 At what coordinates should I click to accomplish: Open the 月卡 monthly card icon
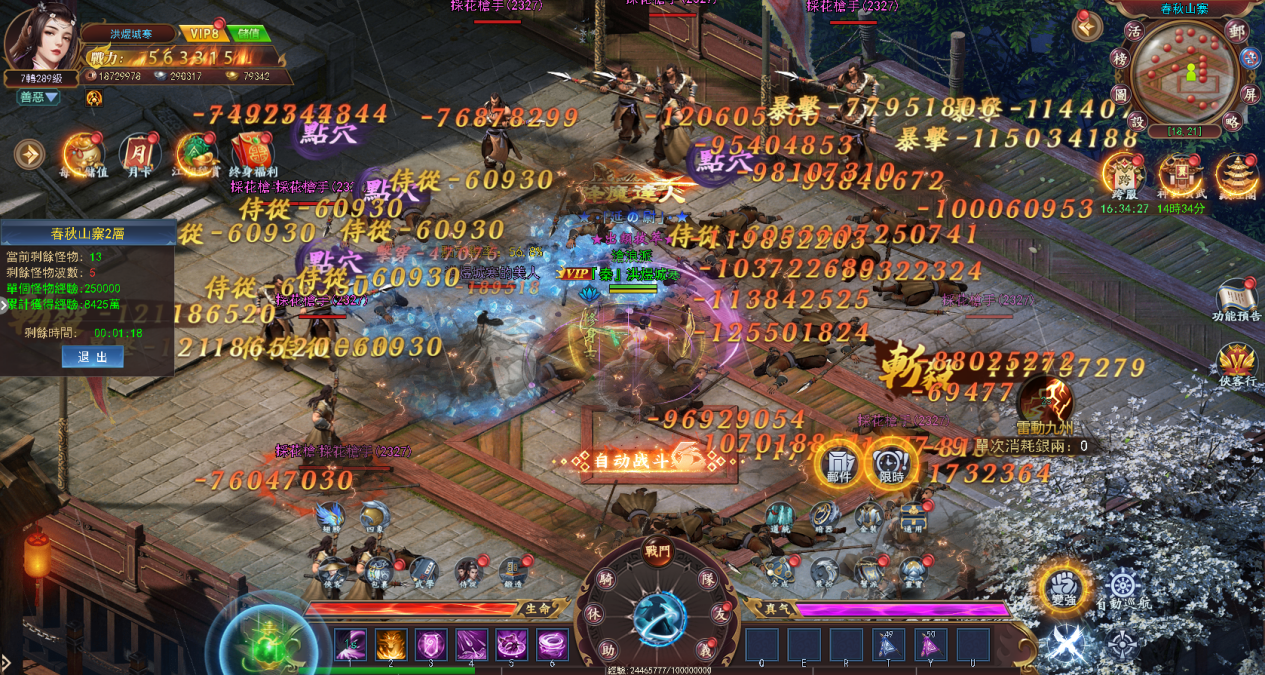click(x=139, y=154)
